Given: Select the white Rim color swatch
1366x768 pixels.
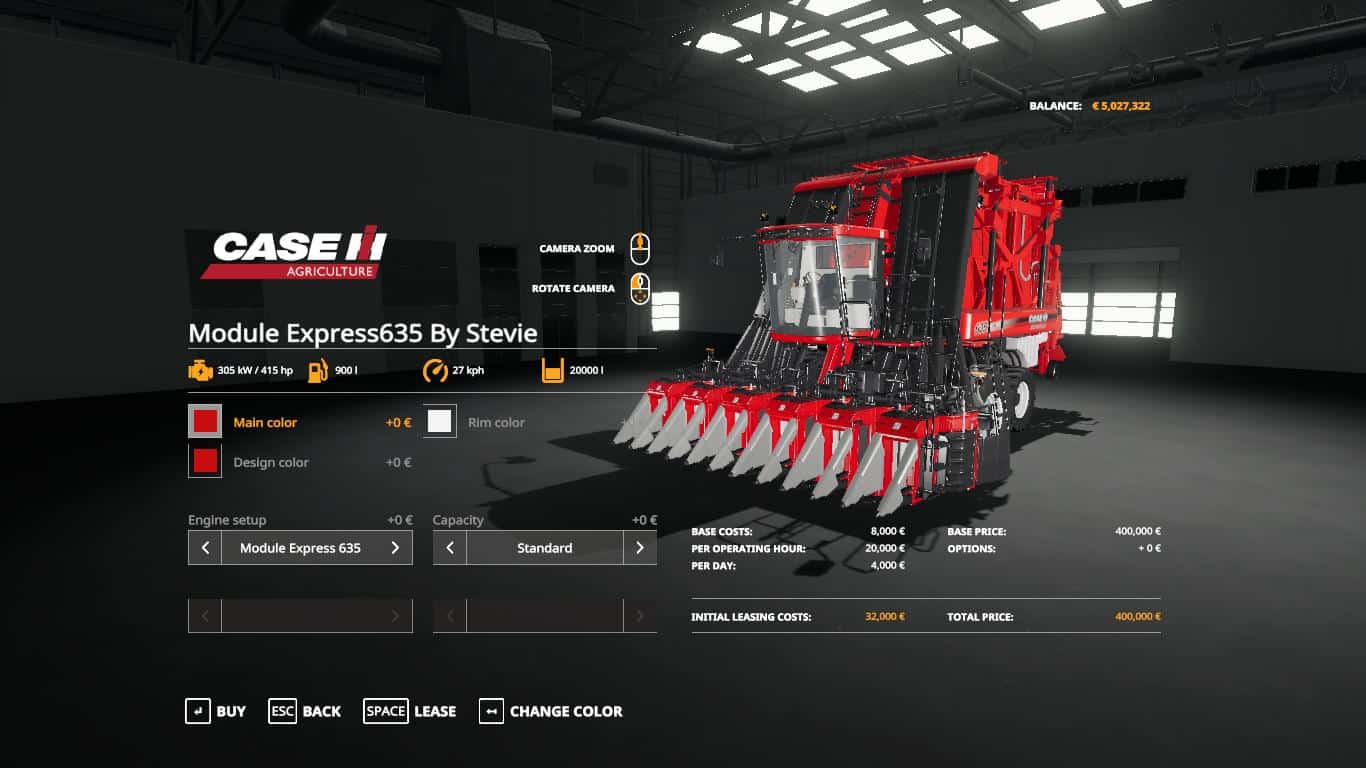Looking at the screenshot, I should click(437, 421).
